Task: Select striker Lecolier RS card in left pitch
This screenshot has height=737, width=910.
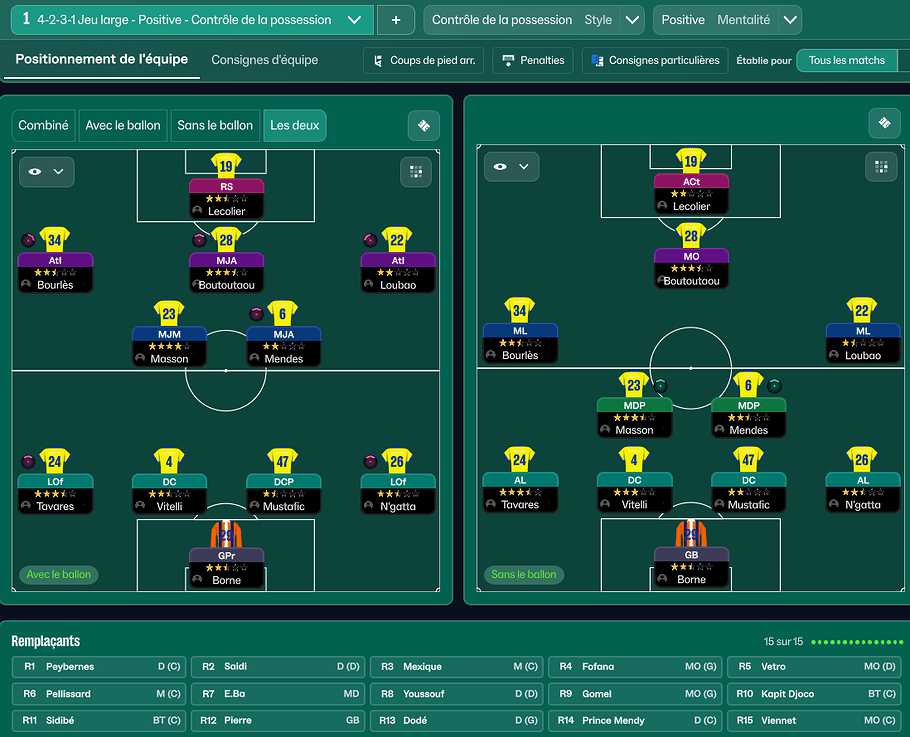Action: coord(226,198)
